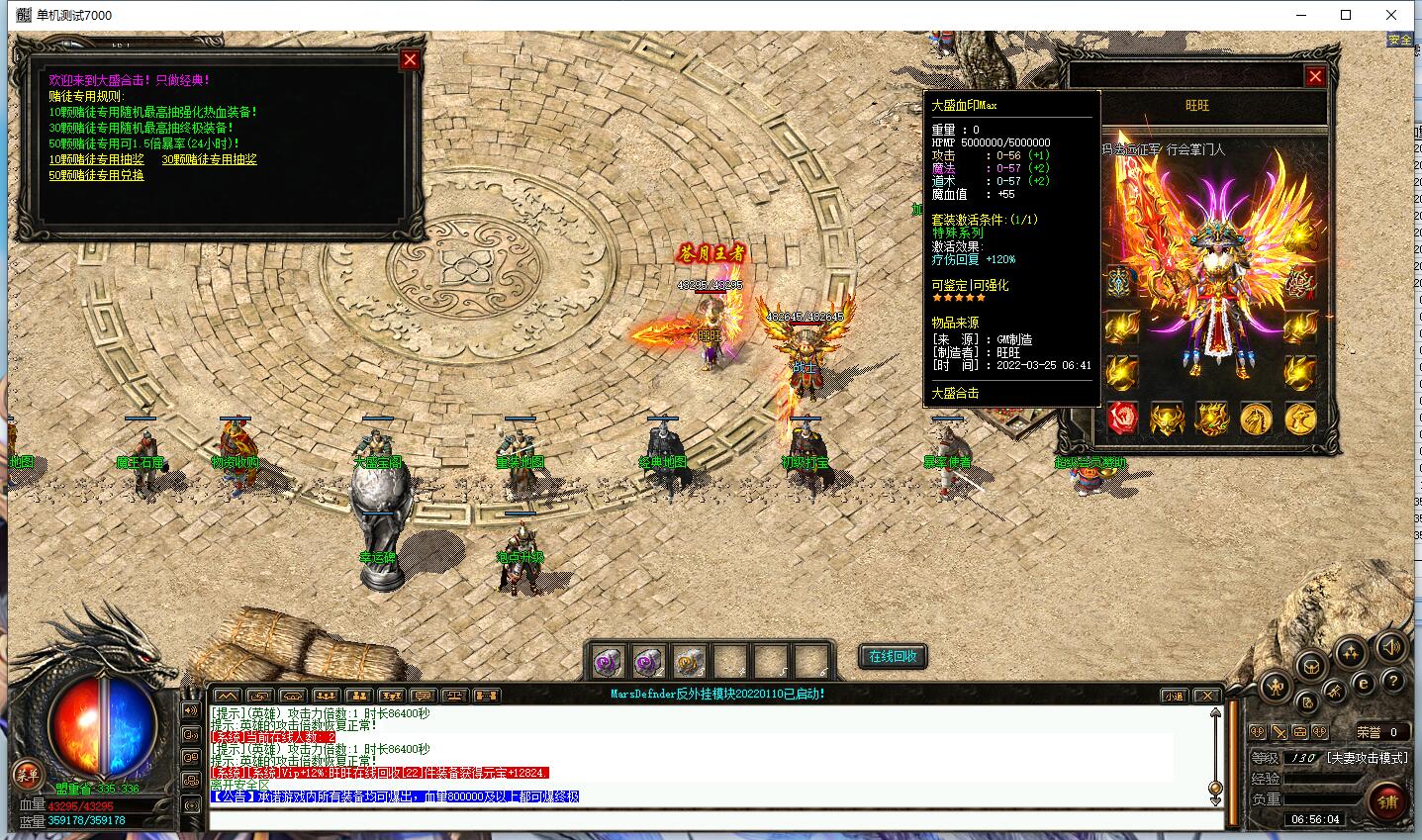
Task: Maximize the game window
Action: [1346, 15]
